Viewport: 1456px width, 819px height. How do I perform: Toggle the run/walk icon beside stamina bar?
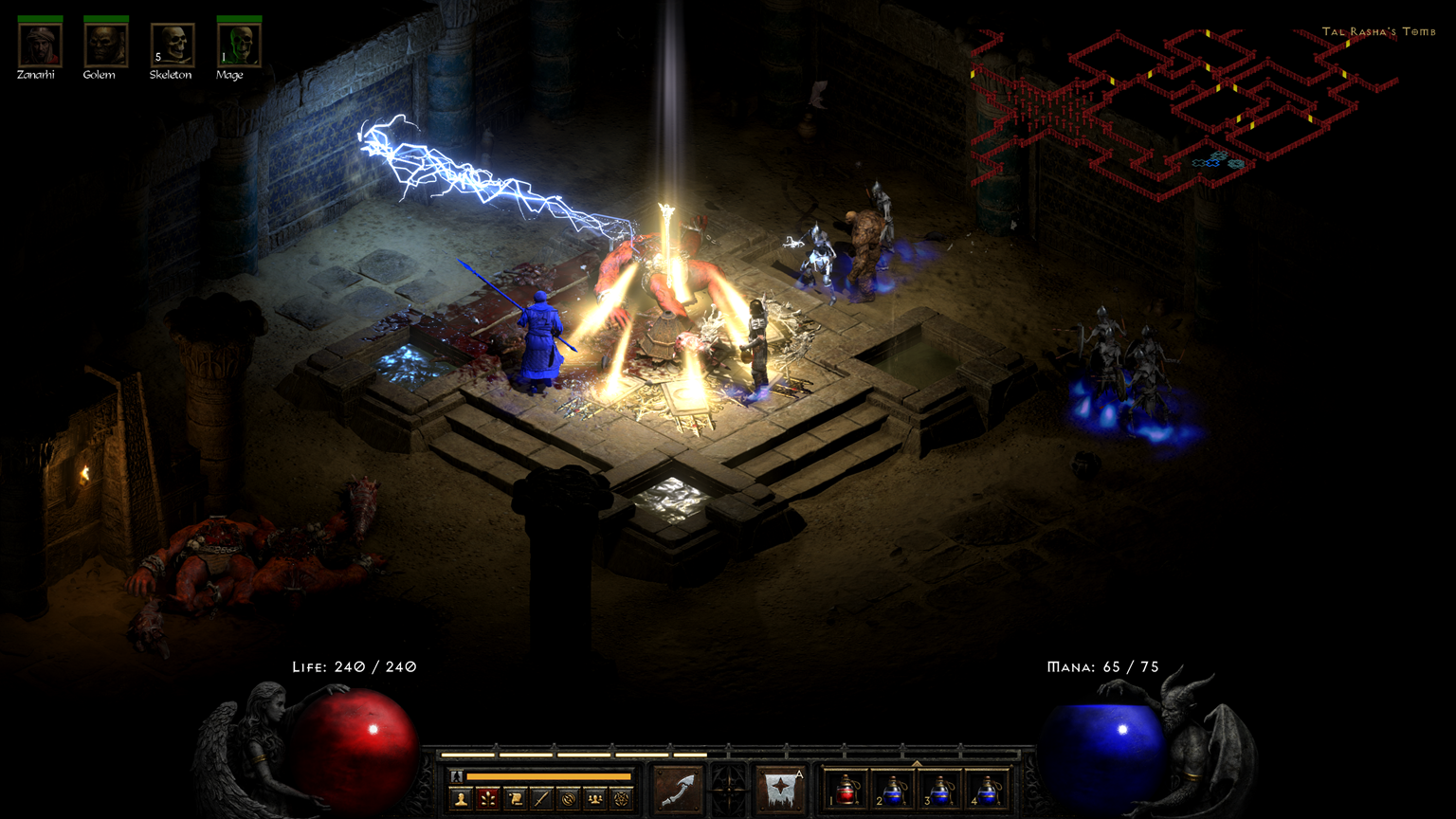click(456, 776)
